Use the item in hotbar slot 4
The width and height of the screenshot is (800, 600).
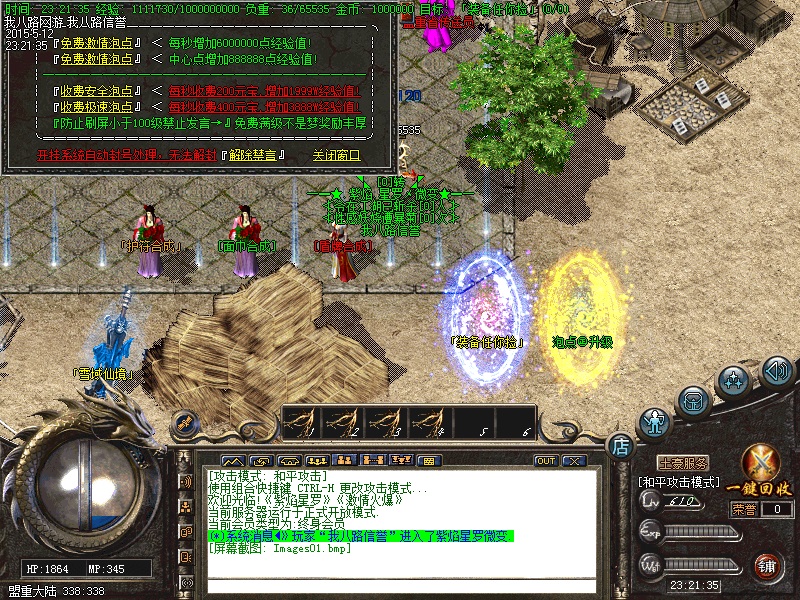point(430,423)
